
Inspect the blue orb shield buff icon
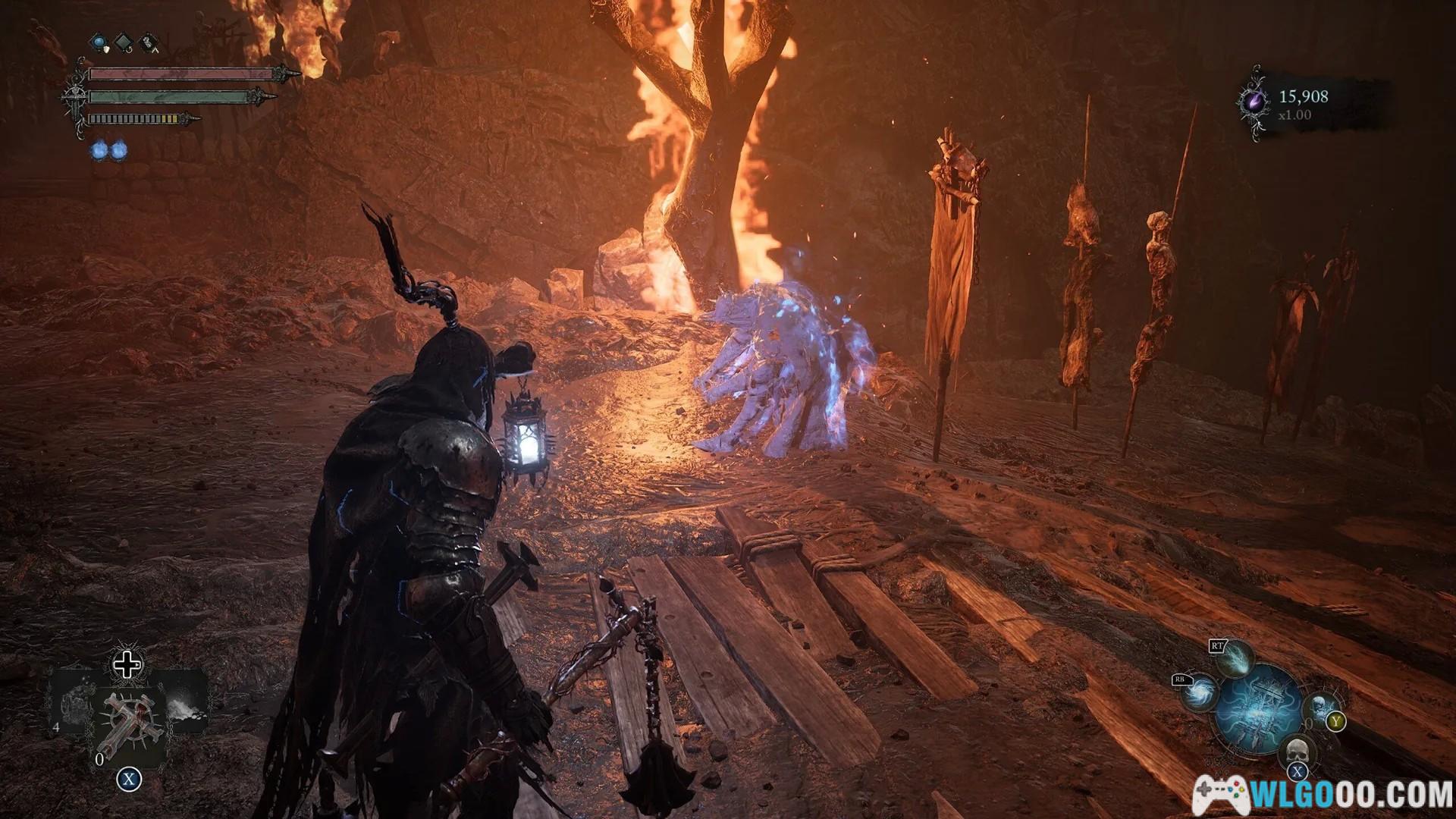99,42
